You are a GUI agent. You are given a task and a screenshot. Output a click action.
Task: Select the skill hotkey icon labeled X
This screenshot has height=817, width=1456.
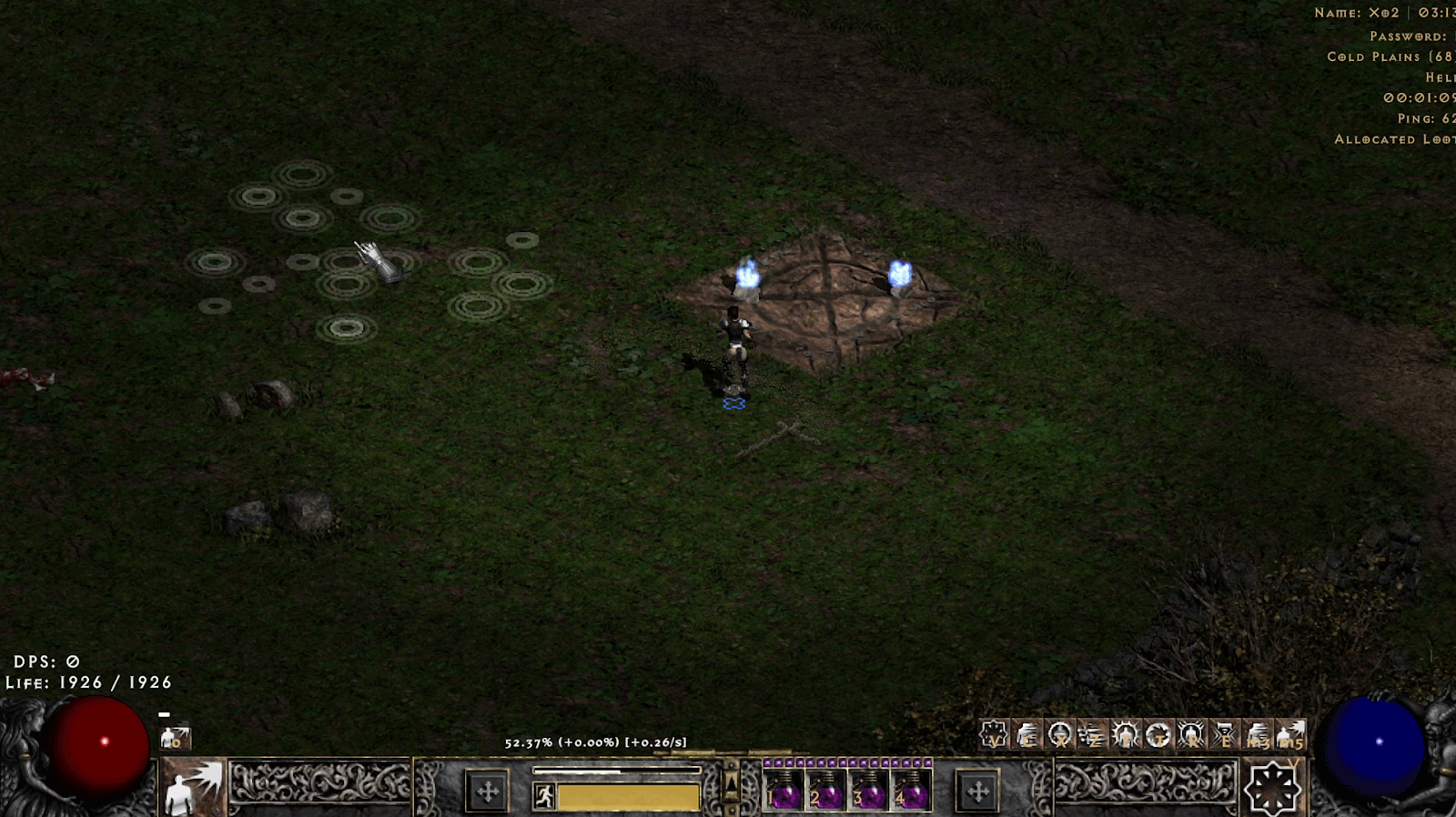click(1059, 734)
